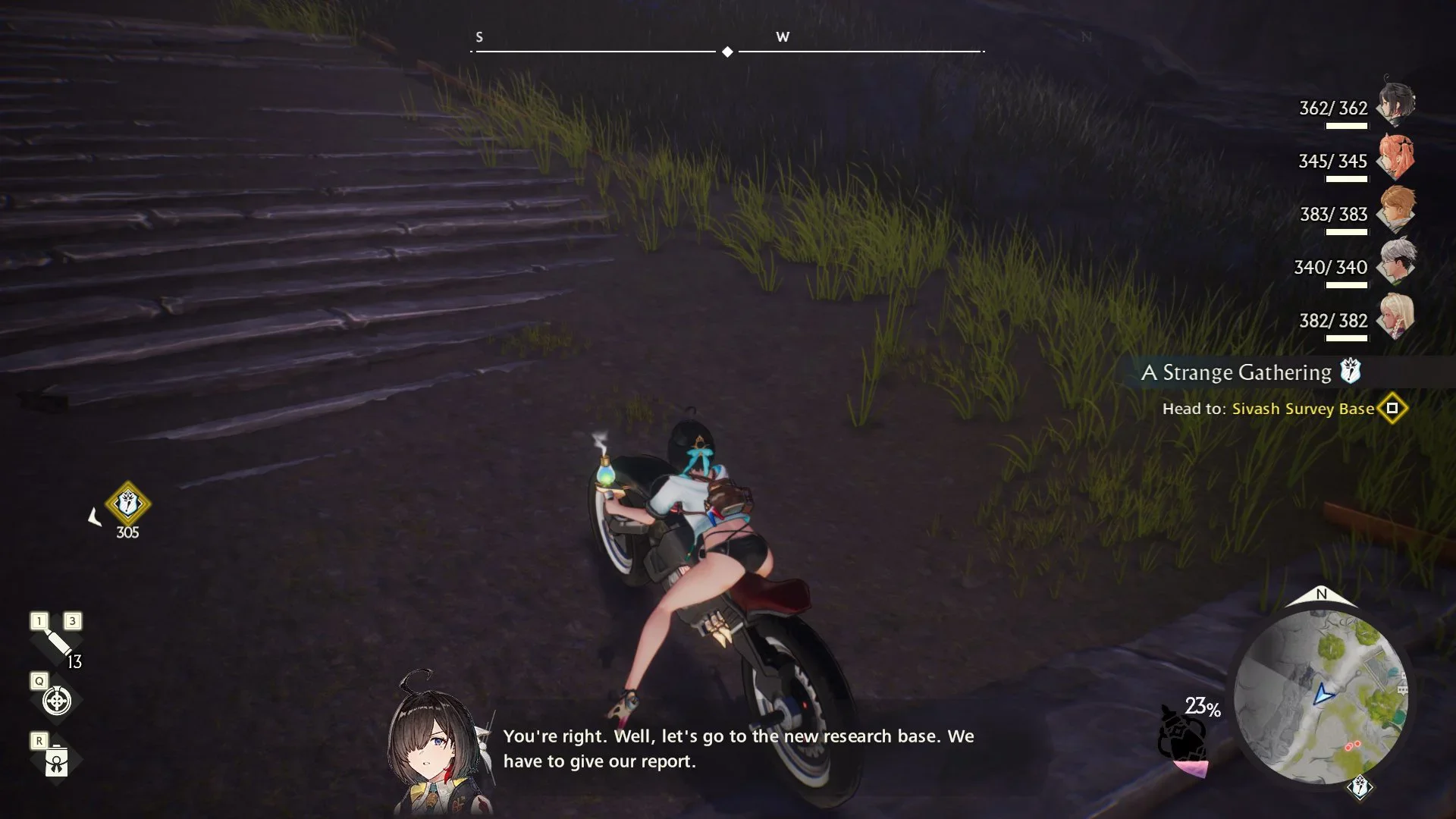This screenshot has height=819, width=1456.
Task: Activate the crosshair target skill icon
Action: pos(57,701)
